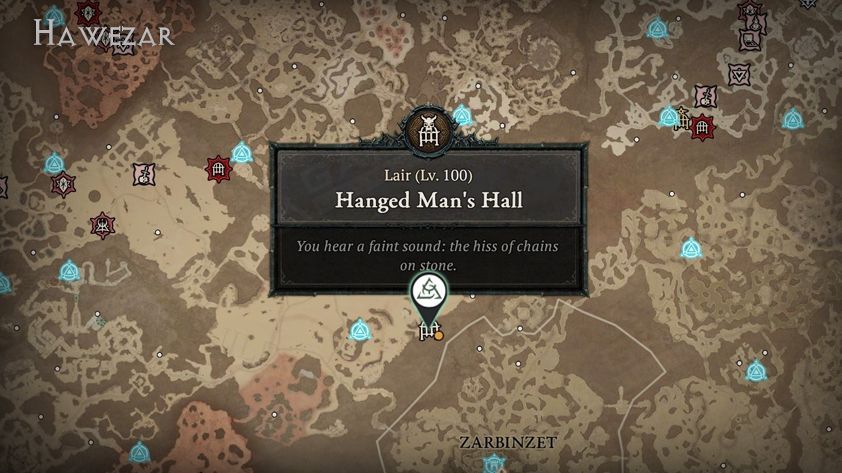Select the red dungeon gate left of the tooltip
The height and width of the screenshot is (473, 842).
[x=218, y=169]
